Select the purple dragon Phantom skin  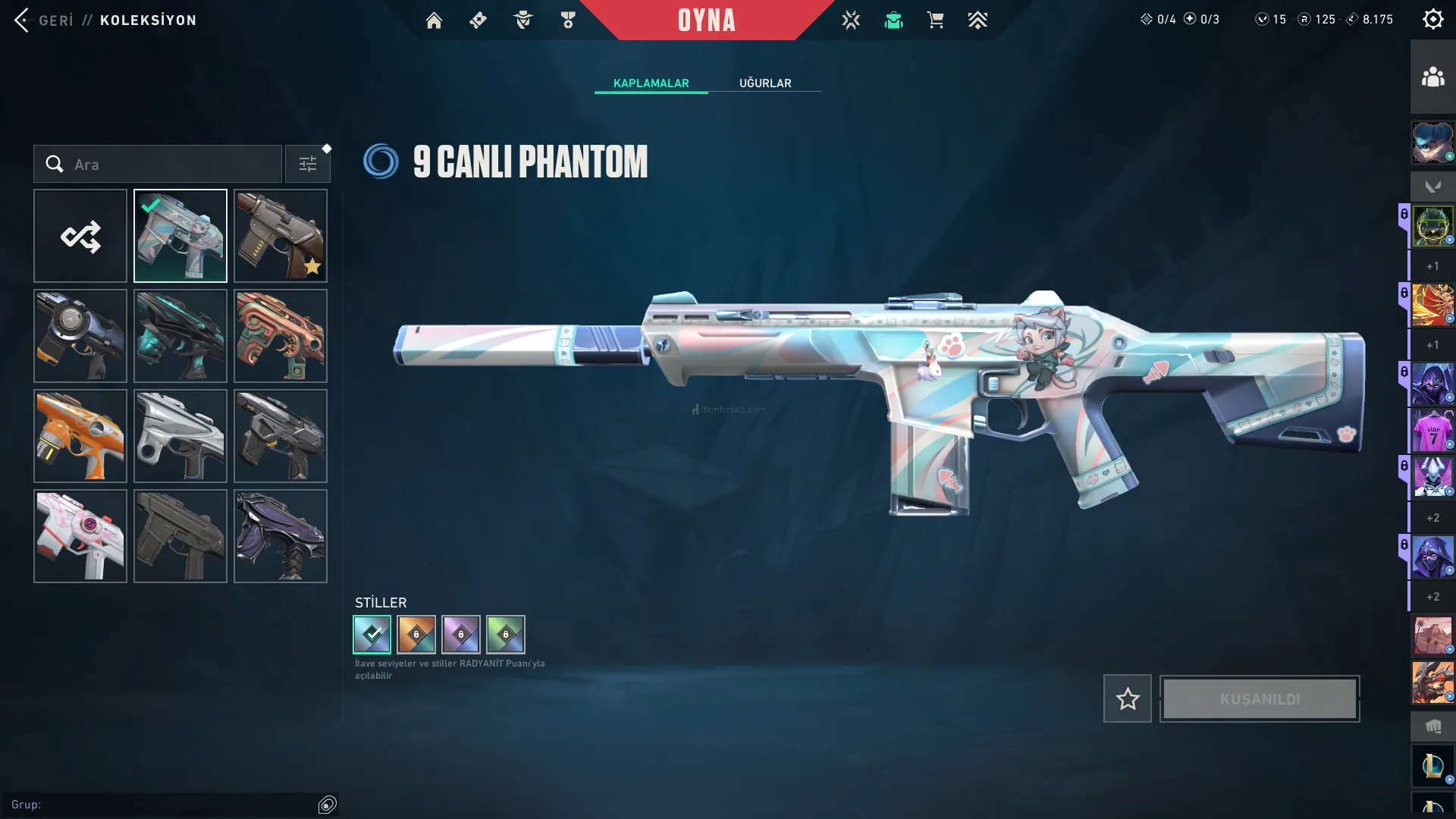[281, 537]
